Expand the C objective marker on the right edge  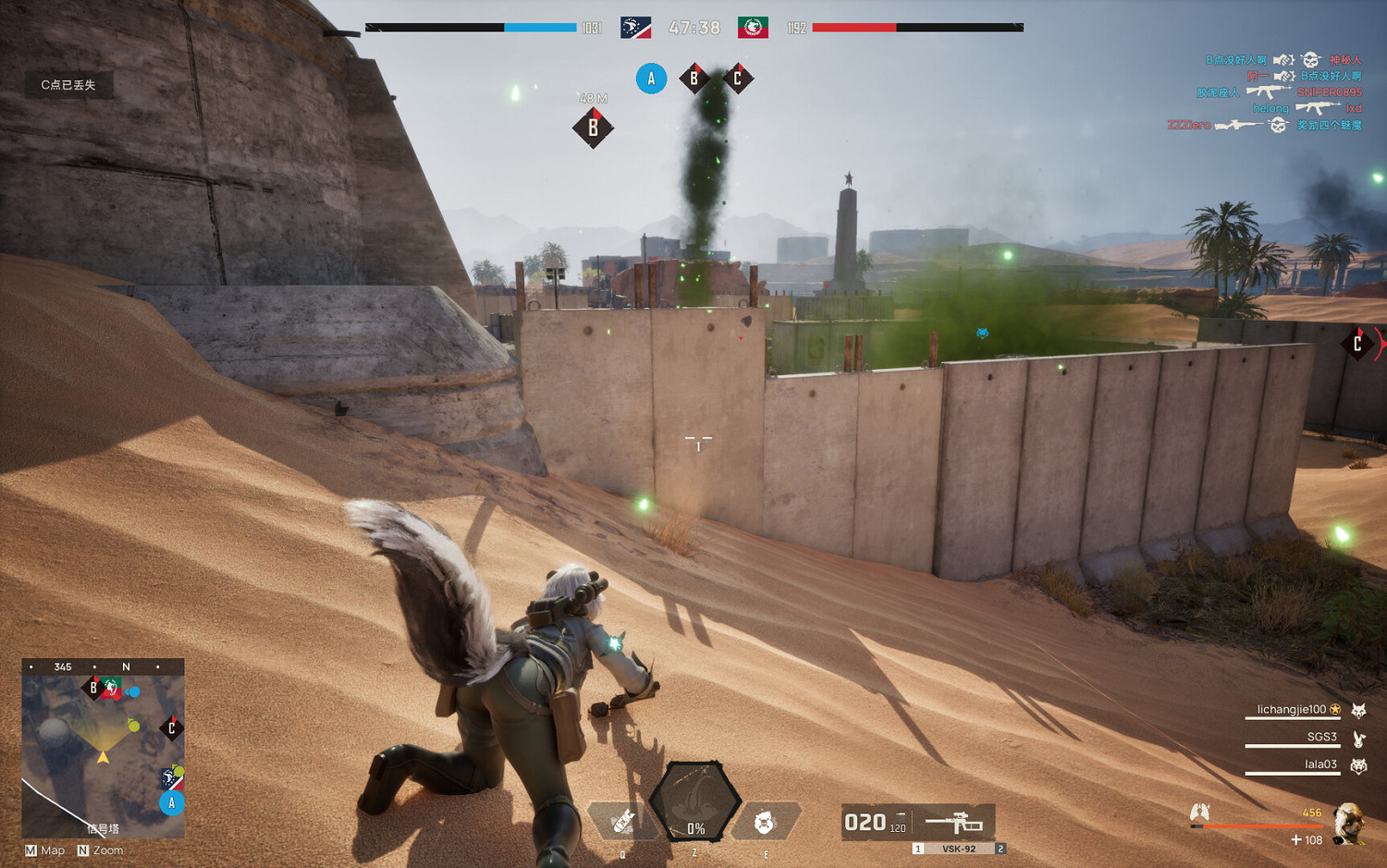(1356, 341)
